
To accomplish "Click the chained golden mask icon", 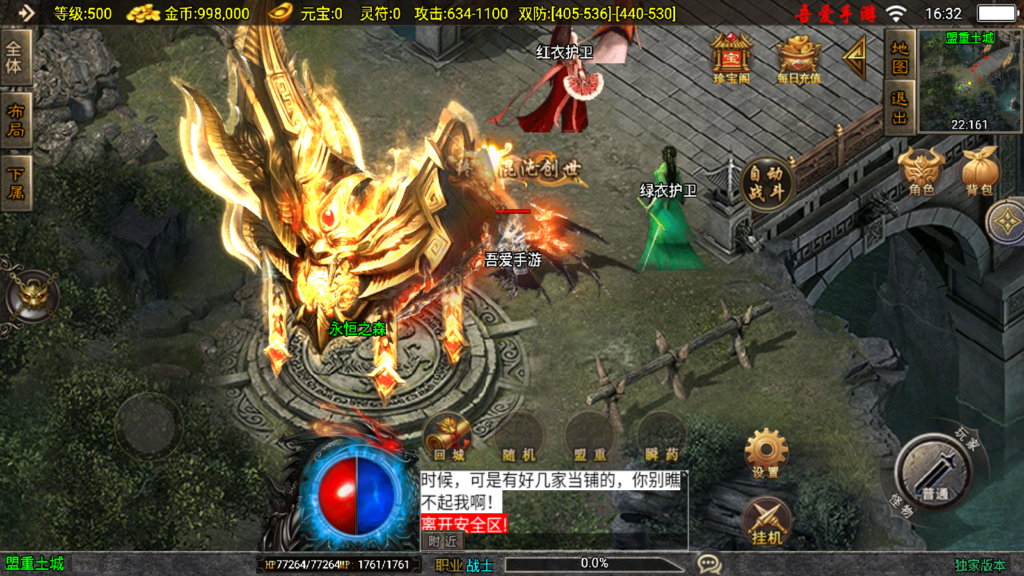I will [33, 296].
